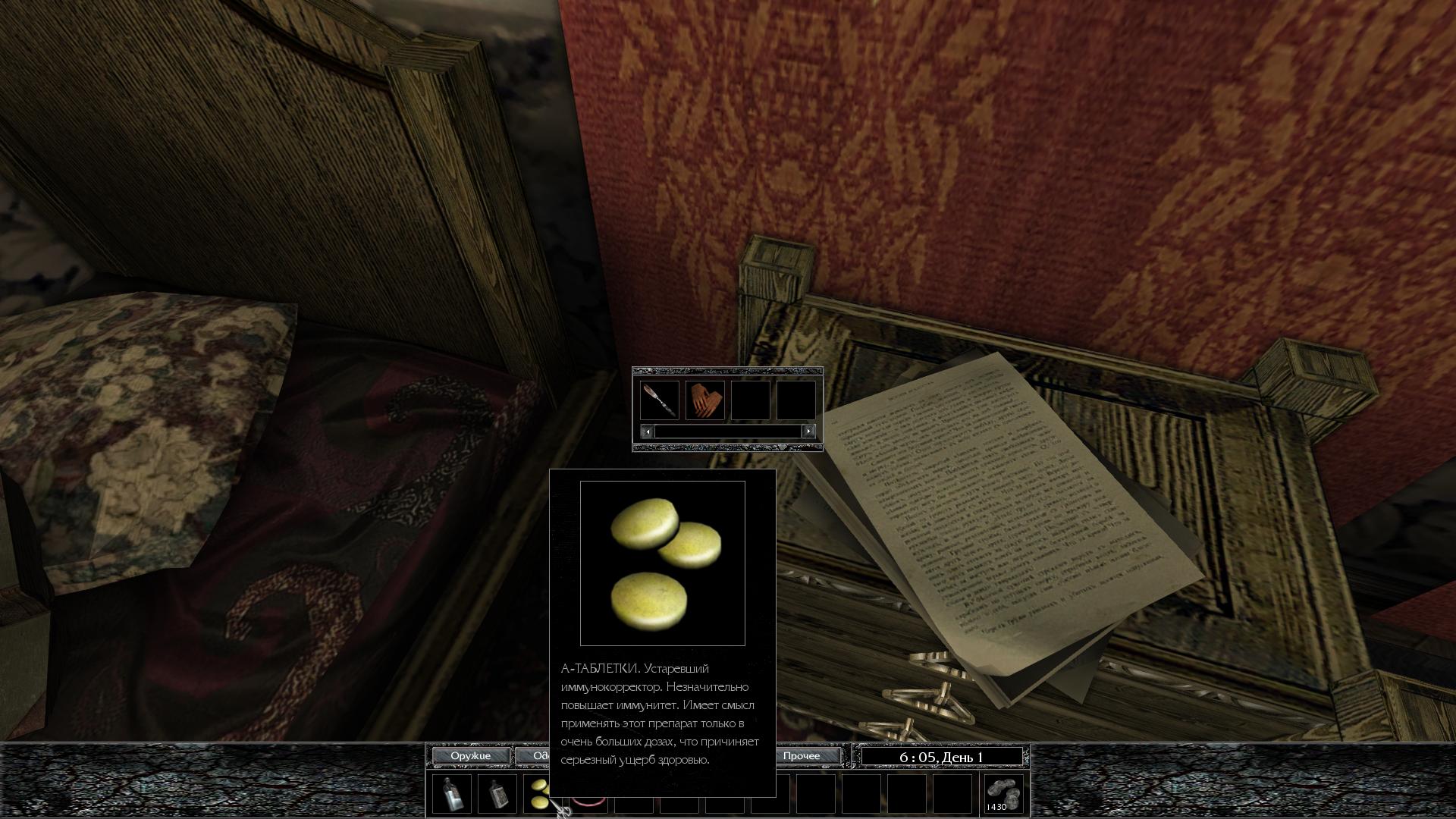Take the gloves from the container panel
Viewport: 1456px width, 819px height.
704,400
